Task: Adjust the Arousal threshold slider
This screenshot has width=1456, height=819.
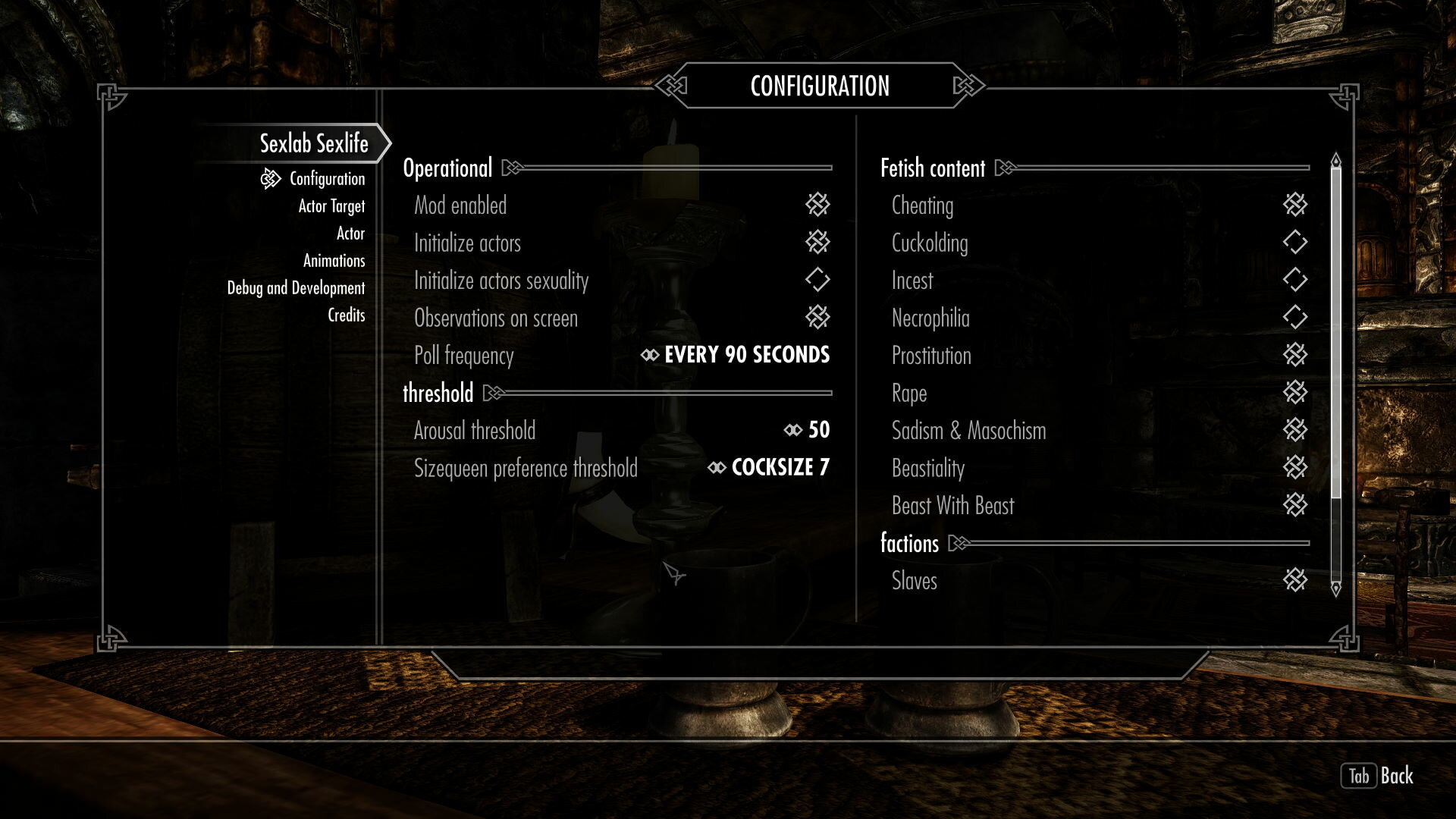Action: coord(810,430)
